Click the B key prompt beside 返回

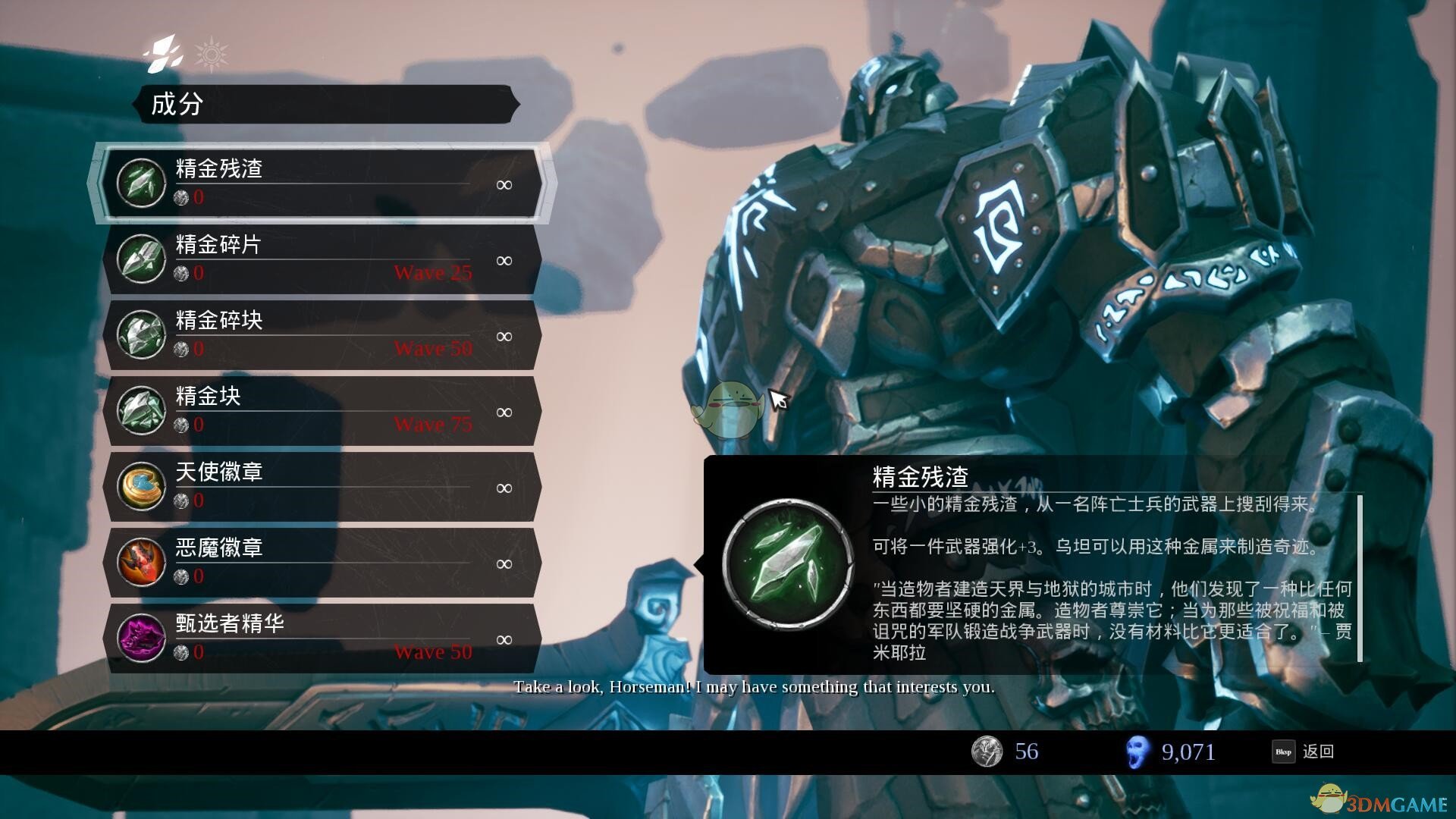pyautogui.click(x=1283, y=752)
